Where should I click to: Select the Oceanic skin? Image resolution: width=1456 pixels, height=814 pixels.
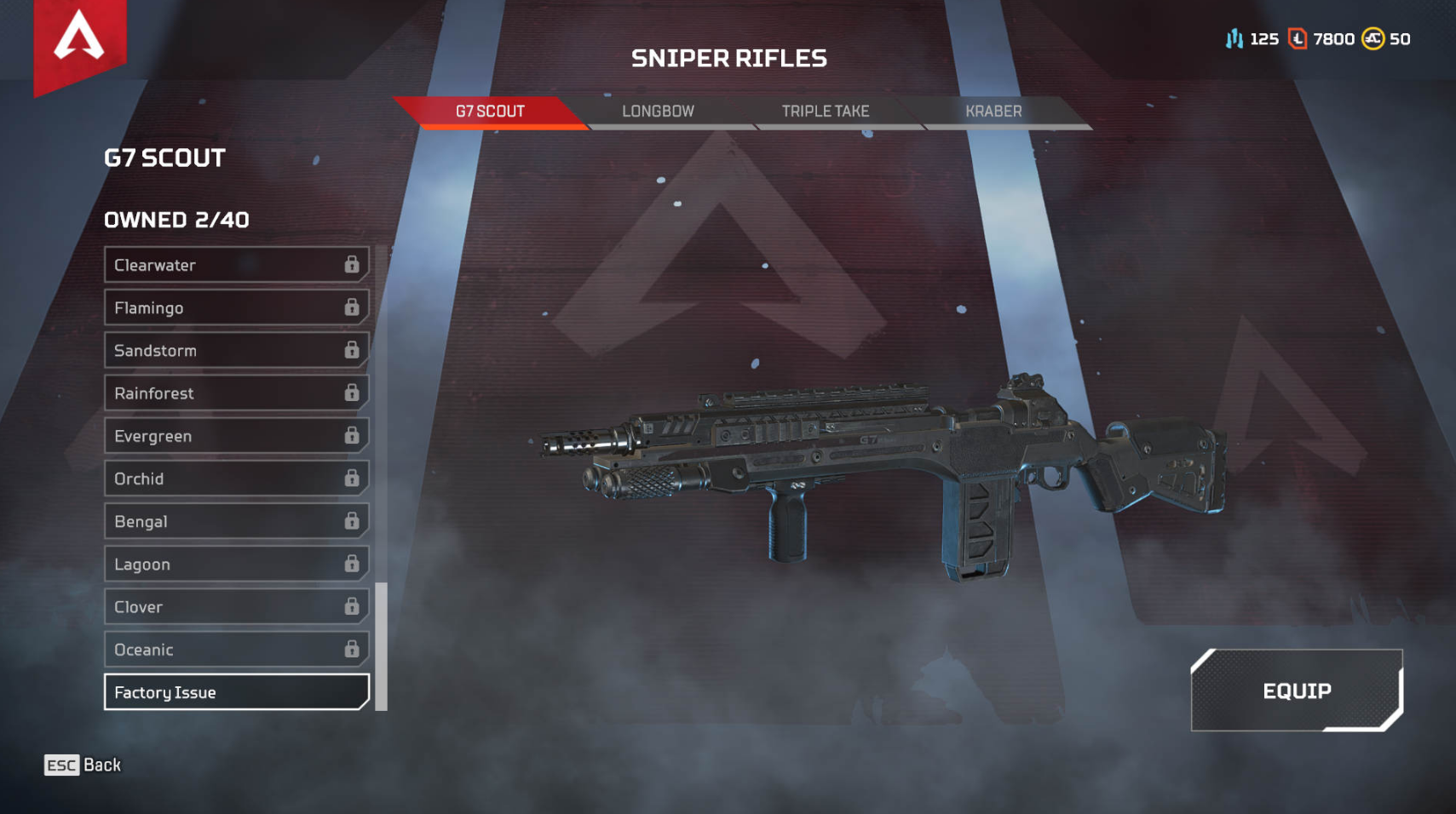tap(236, 650)
